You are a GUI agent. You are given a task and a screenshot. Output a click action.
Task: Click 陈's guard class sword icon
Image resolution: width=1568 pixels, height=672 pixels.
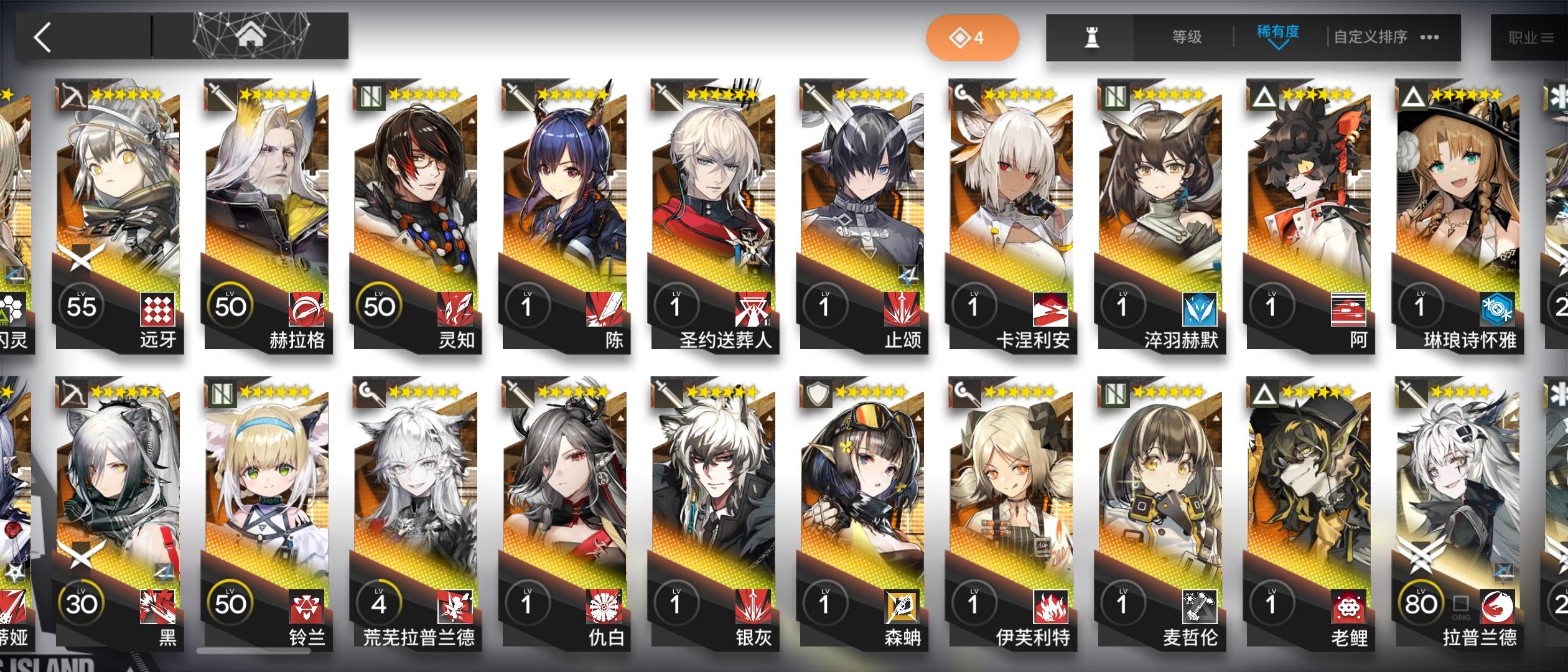pyautogui.click(x=518, y=93)
